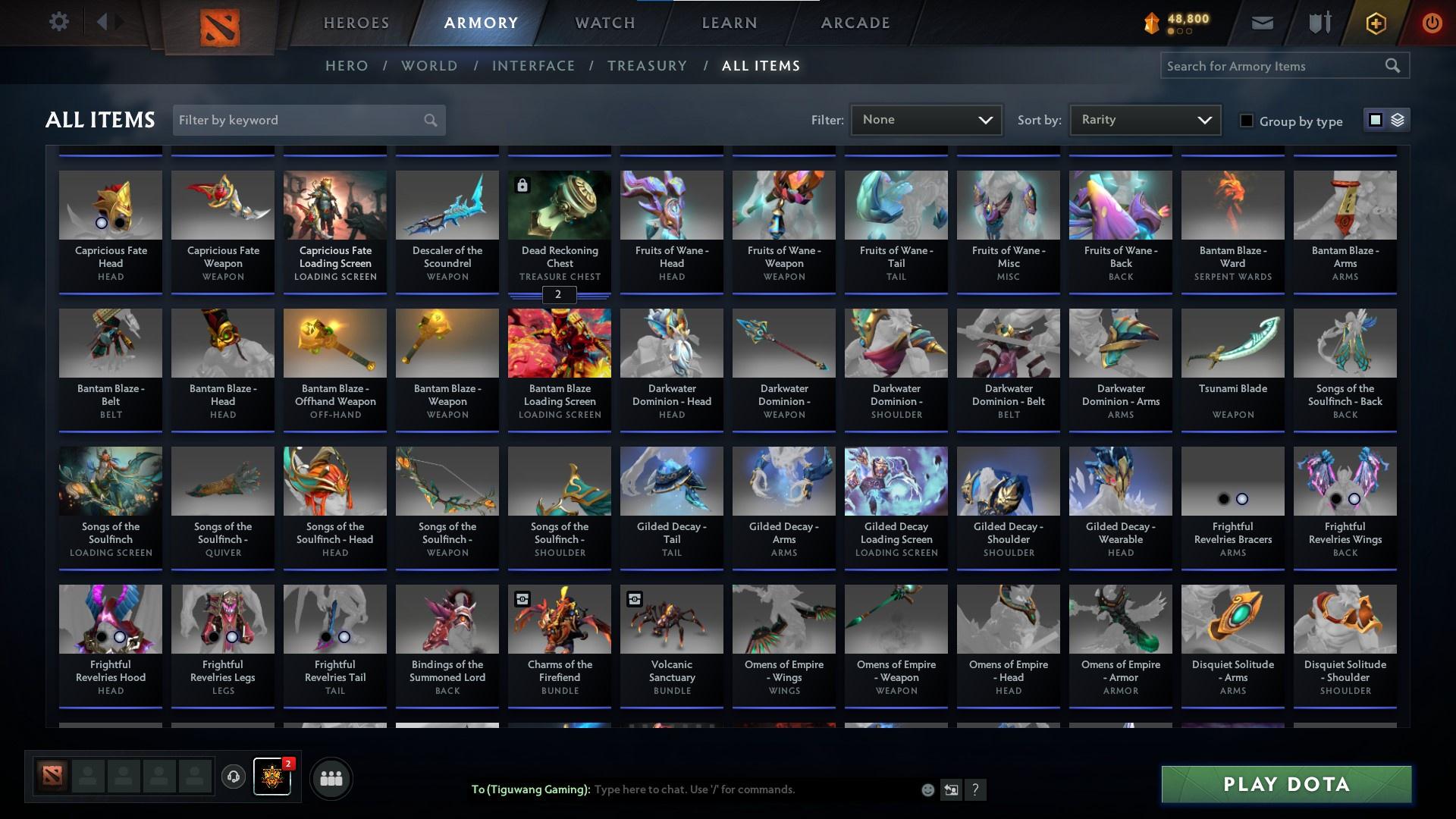Viewport: 1456px width, 819px height.
Task: Open Dota Plus with the gold hexagon icon
Action: (1374, 23)
